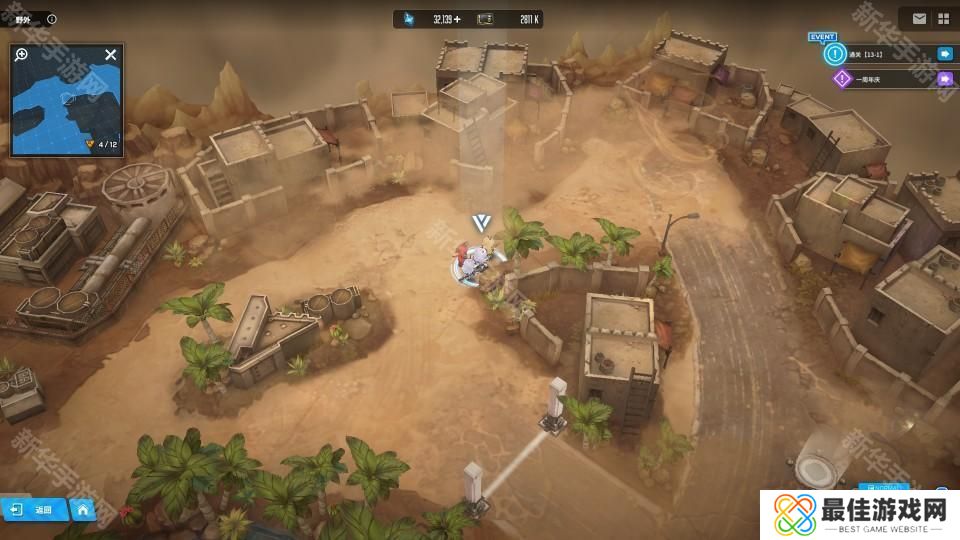
Task: Add more blue crystal currency with plus
Action: click(458, 19)
